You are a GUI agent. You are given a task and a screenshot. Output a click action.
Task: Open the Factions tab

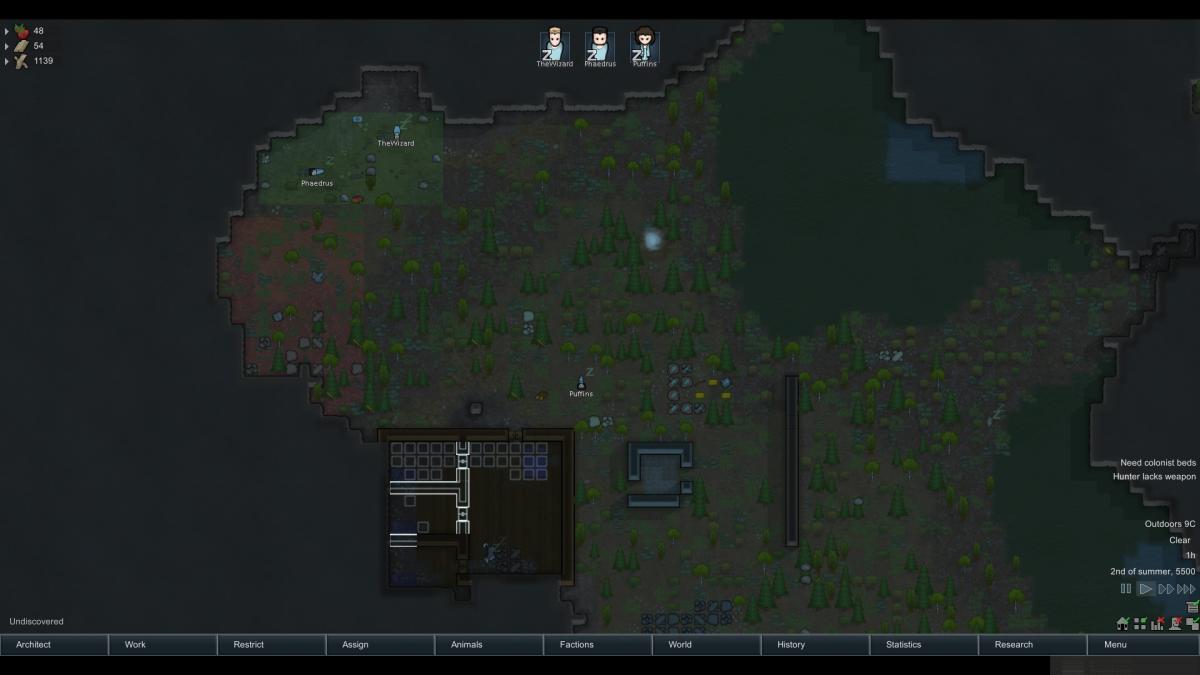(x=598, y=645)
